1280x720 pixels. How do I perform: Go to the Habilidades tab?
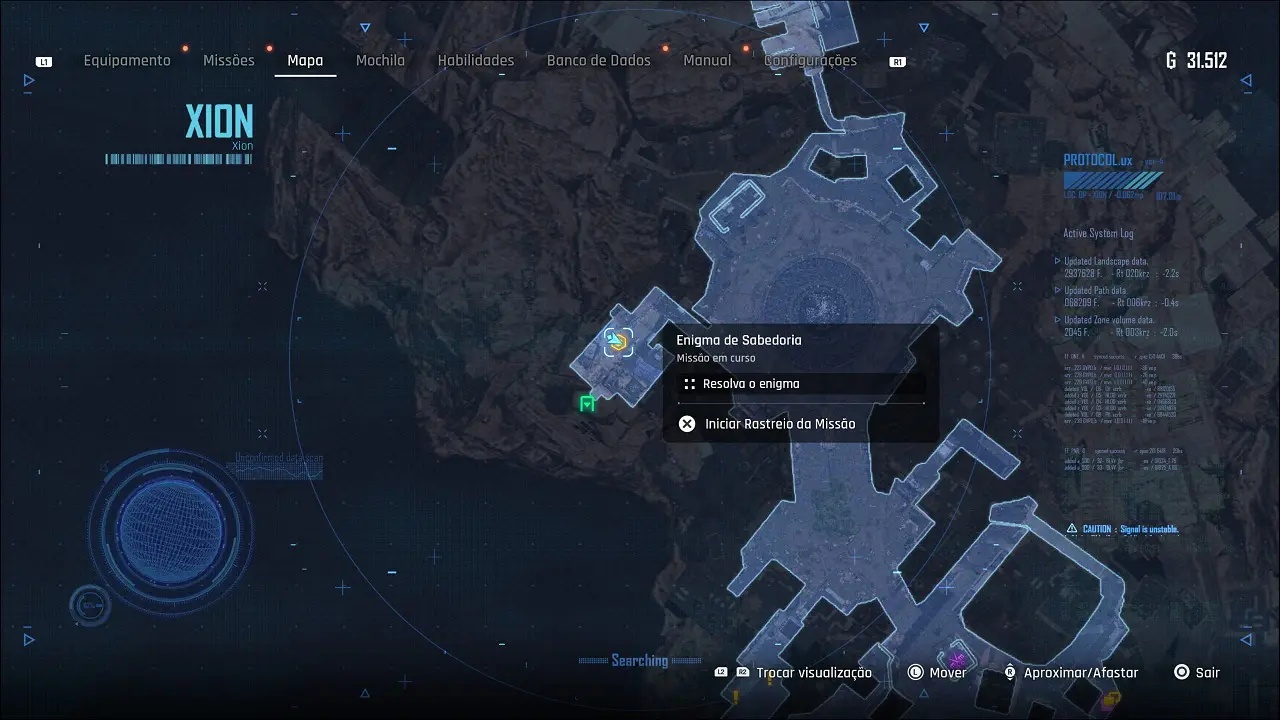476,61
